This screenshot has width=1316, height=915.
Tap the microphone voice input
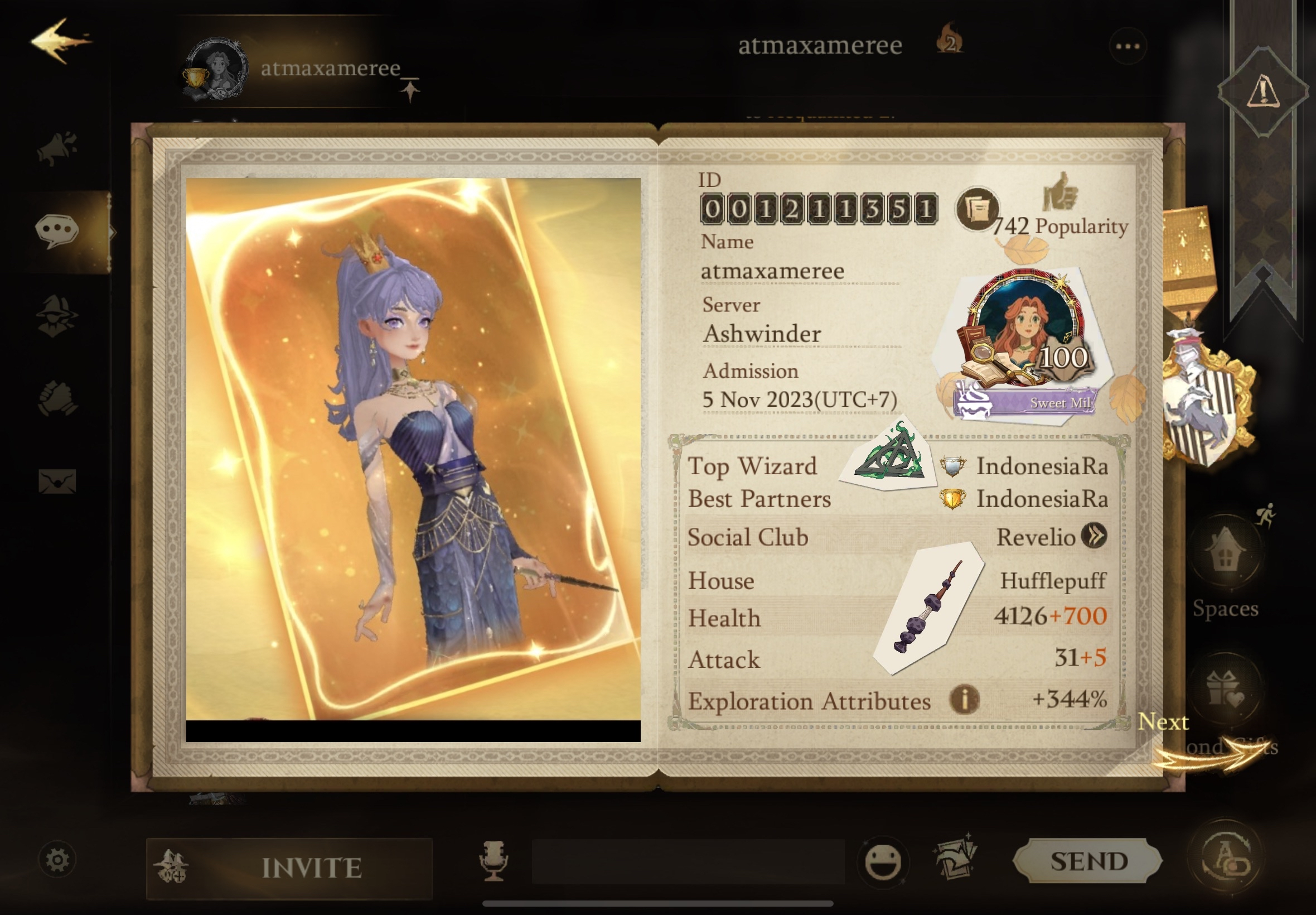(x=493, y=860)
